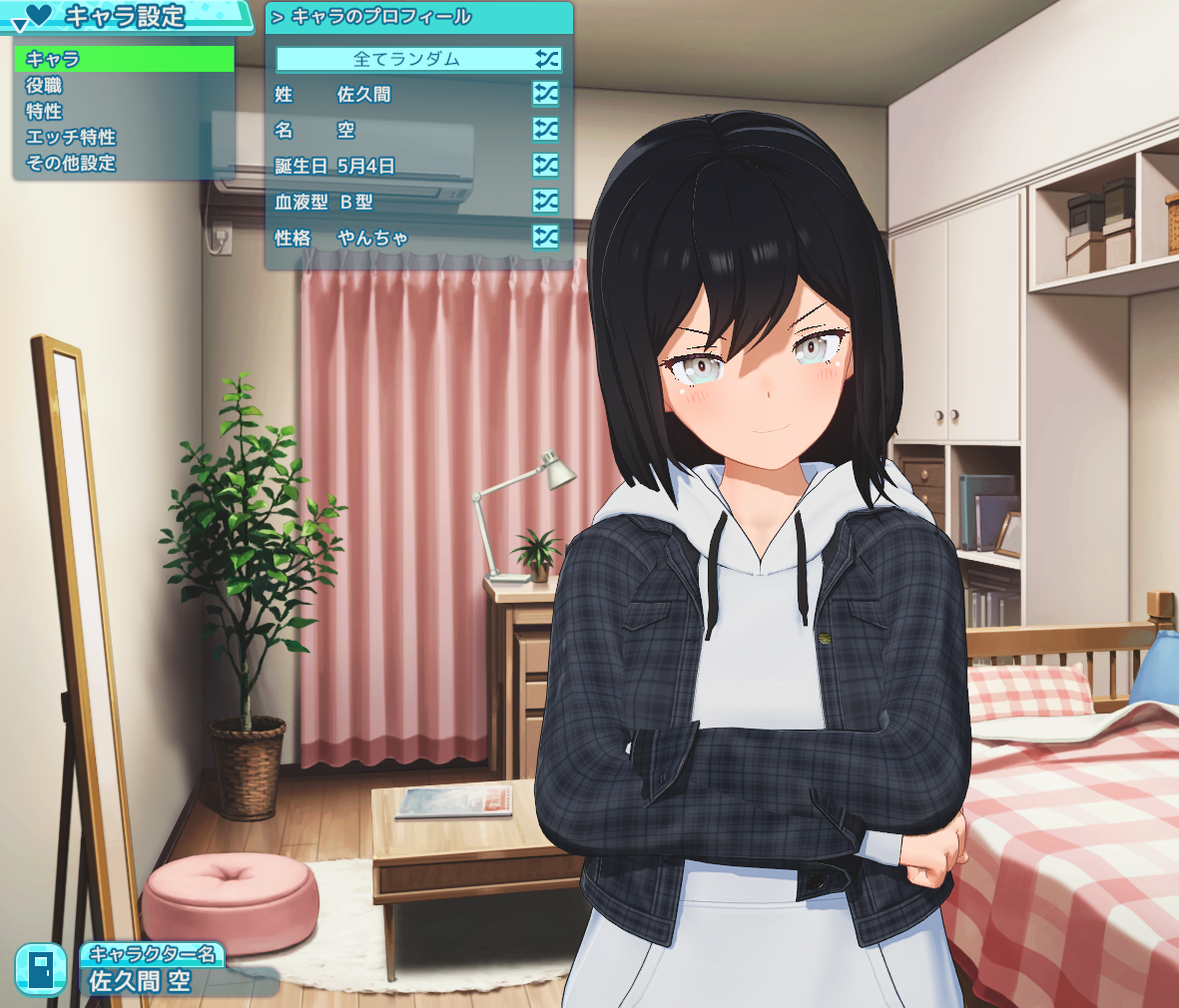
Task: Shuffle the 名 given name
Action: tap(546, 130)
